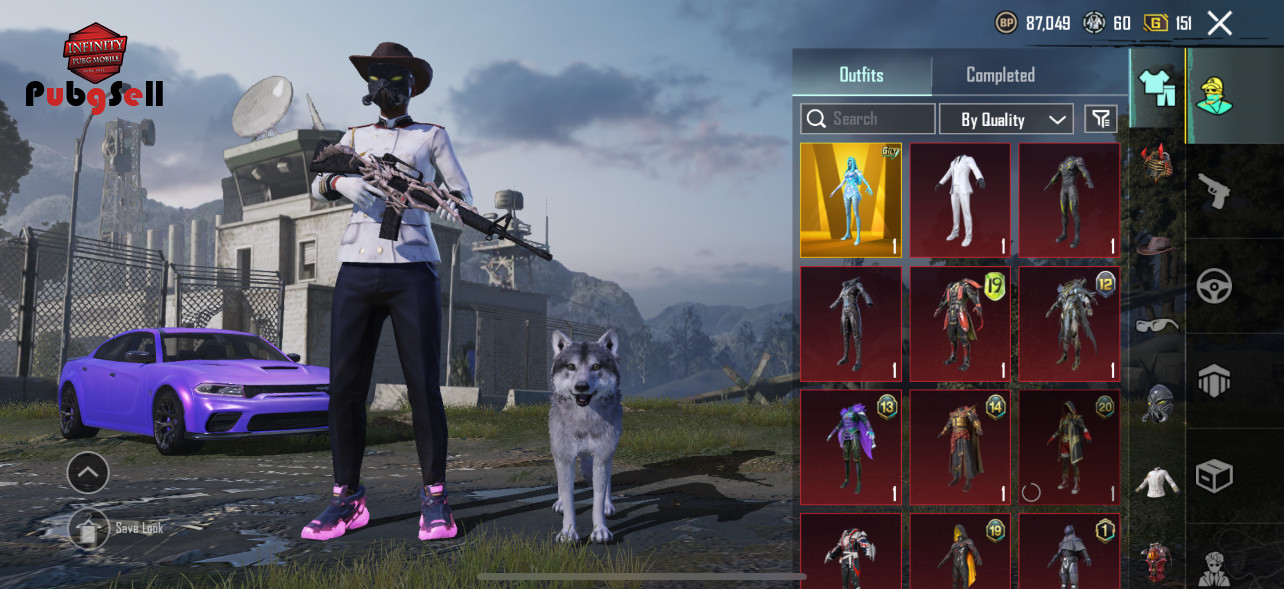Expand the up-arrow circle button

pyautogui.click(x=88, y=472)
